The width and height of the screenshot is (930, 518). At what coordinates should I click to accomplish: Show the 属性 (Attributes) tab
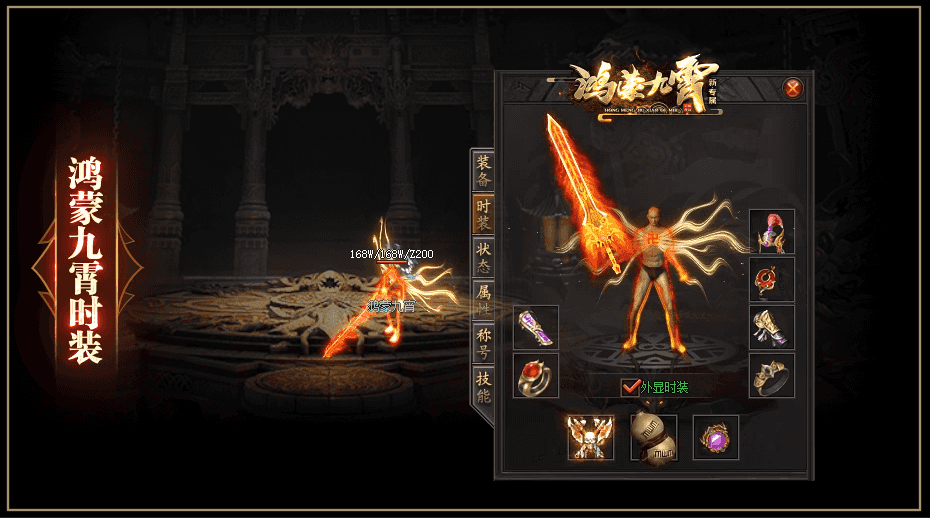click(484, 300)
